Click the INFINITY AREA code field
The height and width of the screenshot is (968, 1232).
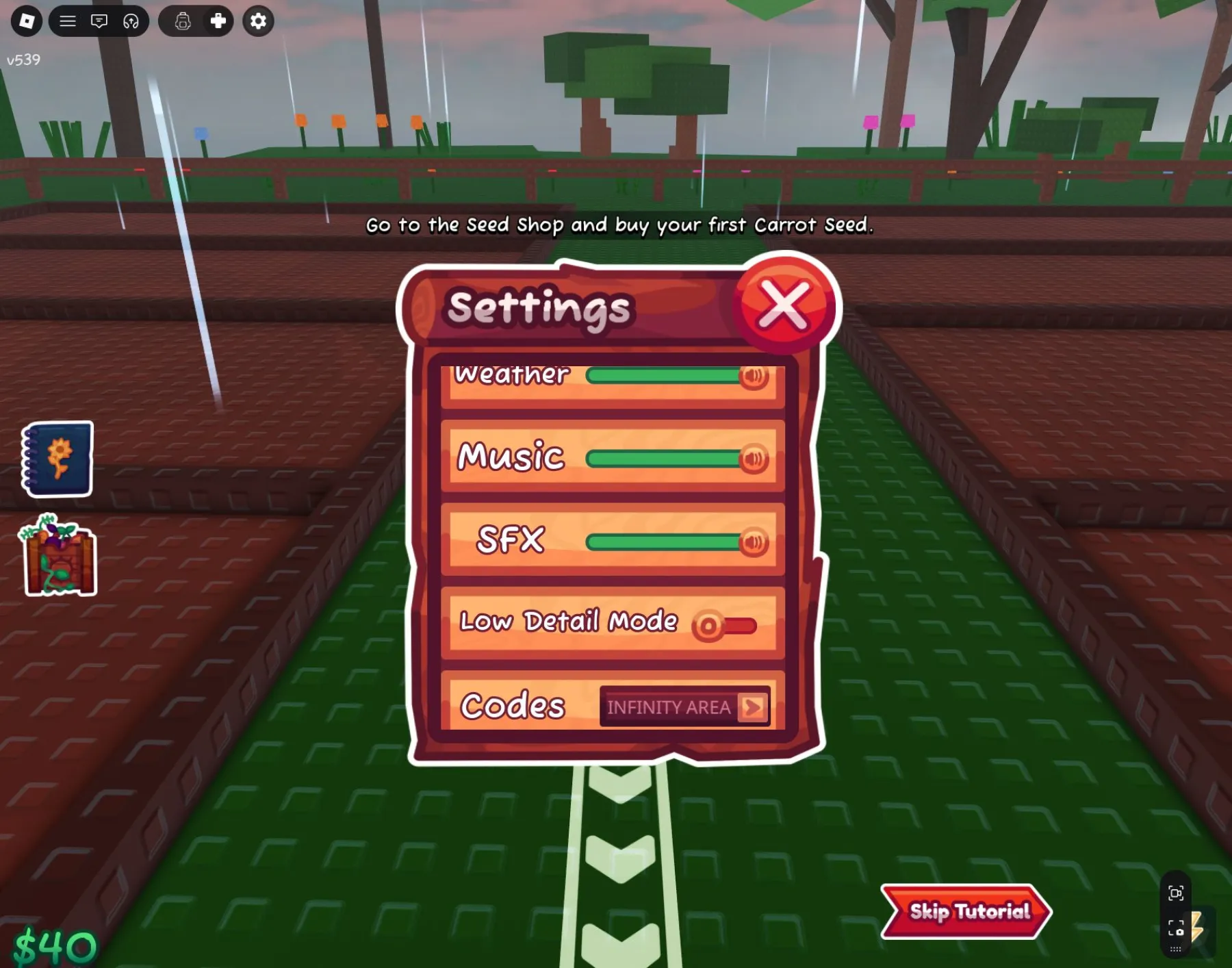(x=667, y=708)
